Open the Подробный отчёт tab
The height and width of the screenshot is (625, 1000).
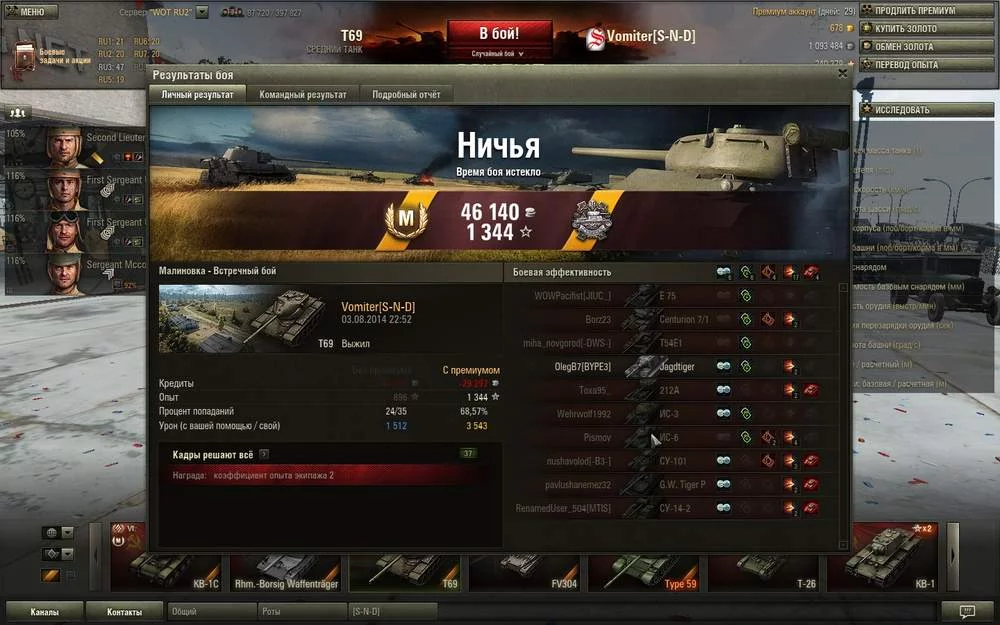coord(405,94)
